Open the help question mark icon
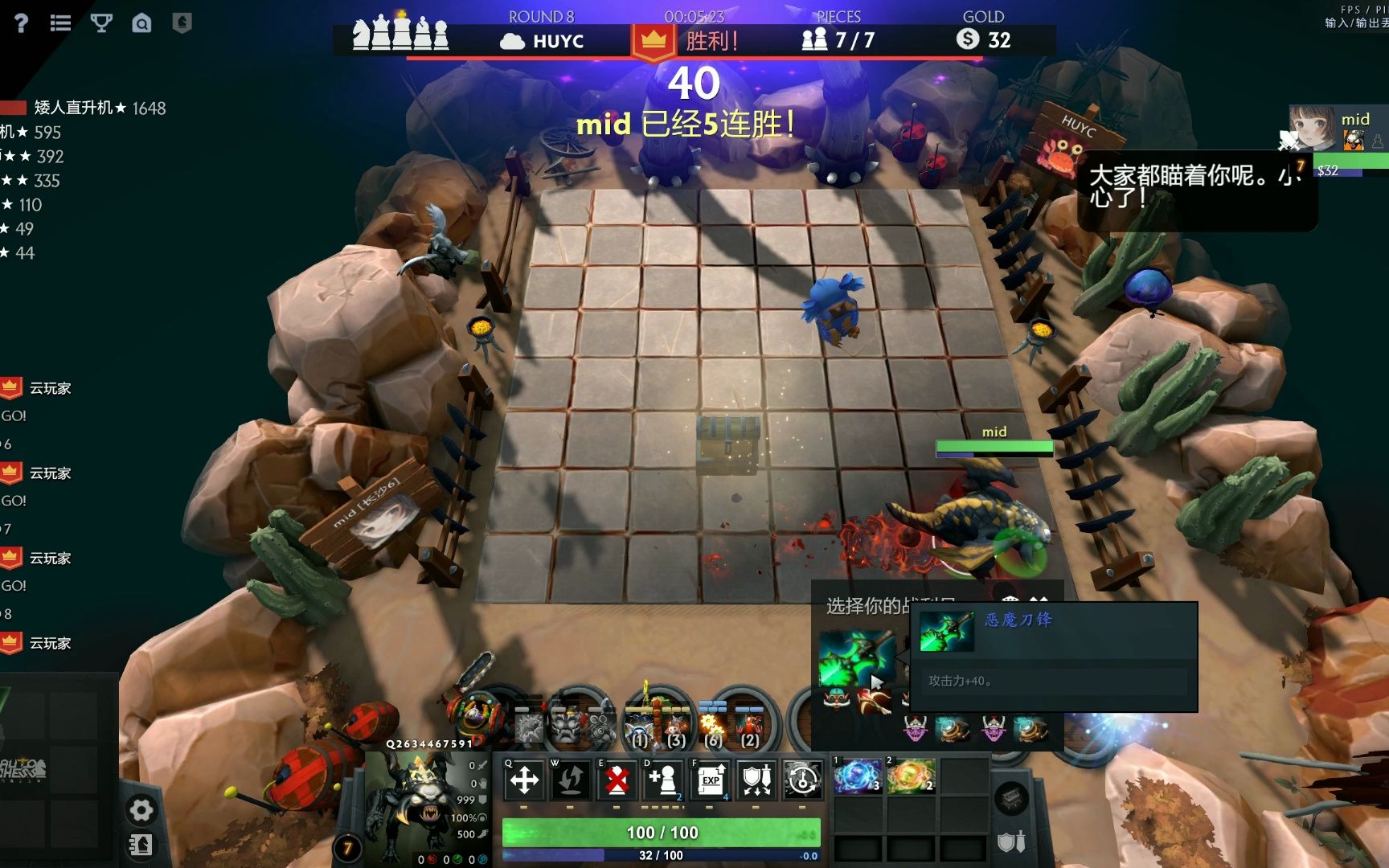The image size is (1389, 868). (21, 23)
